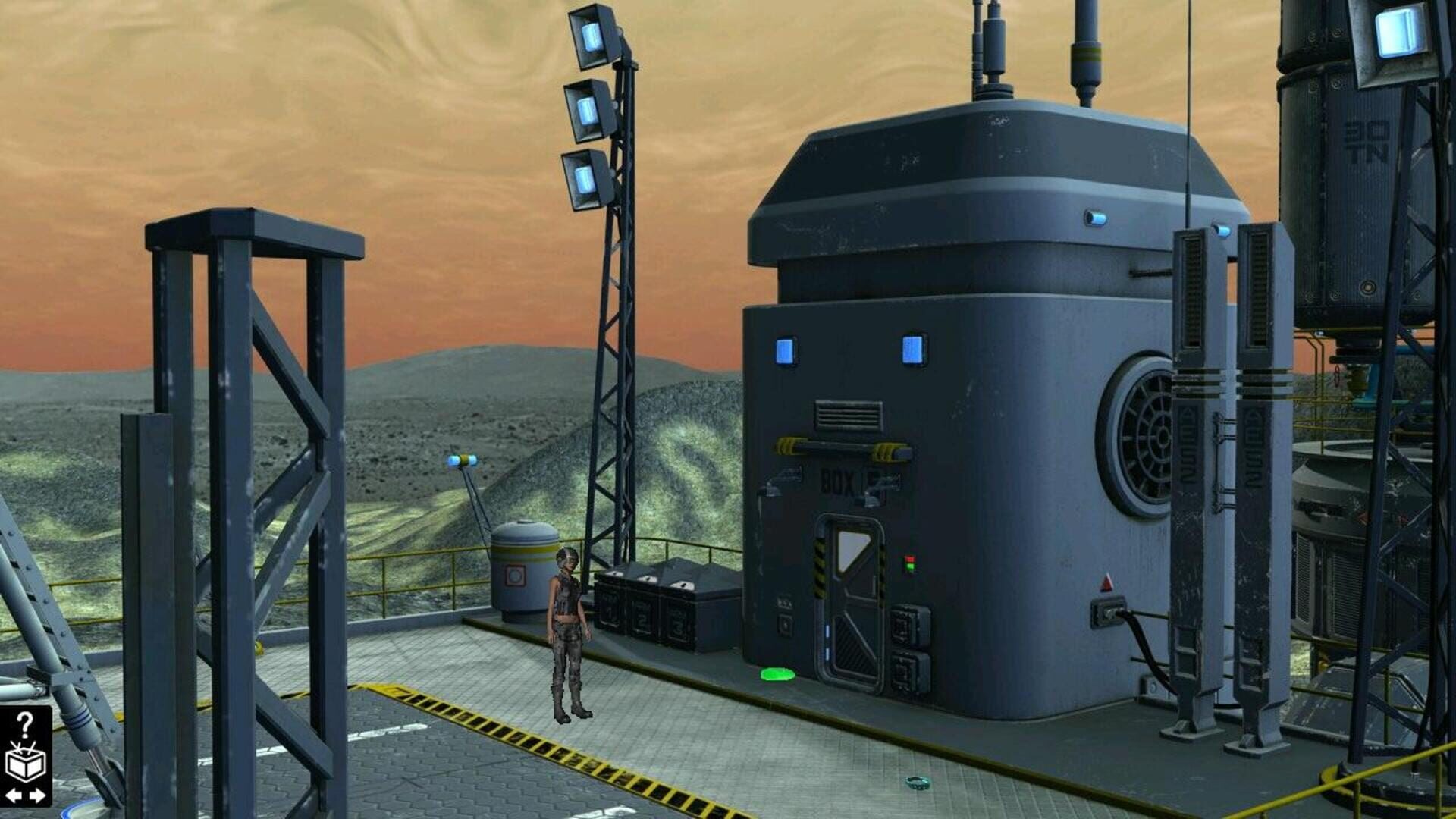This screenshot has height=819, width=1456.
Task: Click the question-mark hotspot hint icon
Action: click(x=24, y=724)
